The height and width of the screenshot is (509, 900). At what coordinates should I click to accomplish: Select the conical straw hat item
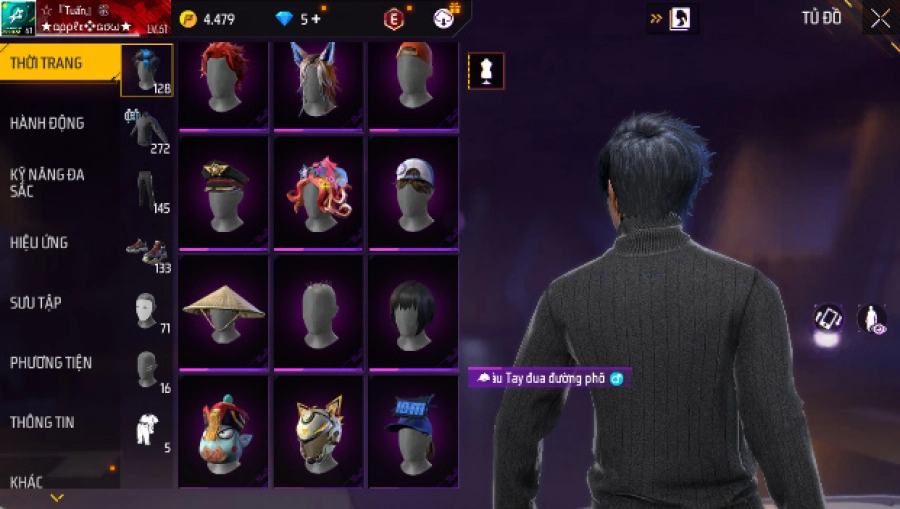coord(223,310)
